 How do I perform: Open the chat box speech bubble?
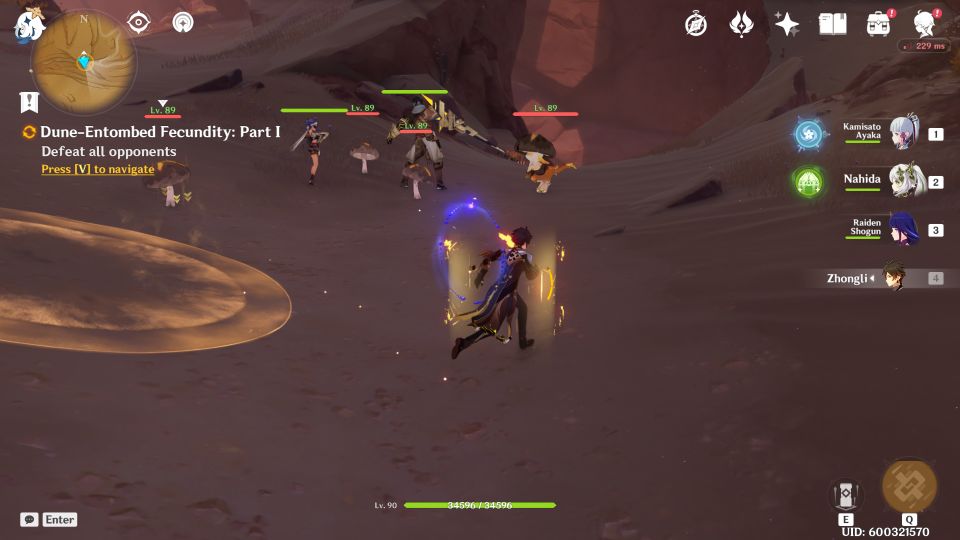pyautogui.click(x=30, y=519)
